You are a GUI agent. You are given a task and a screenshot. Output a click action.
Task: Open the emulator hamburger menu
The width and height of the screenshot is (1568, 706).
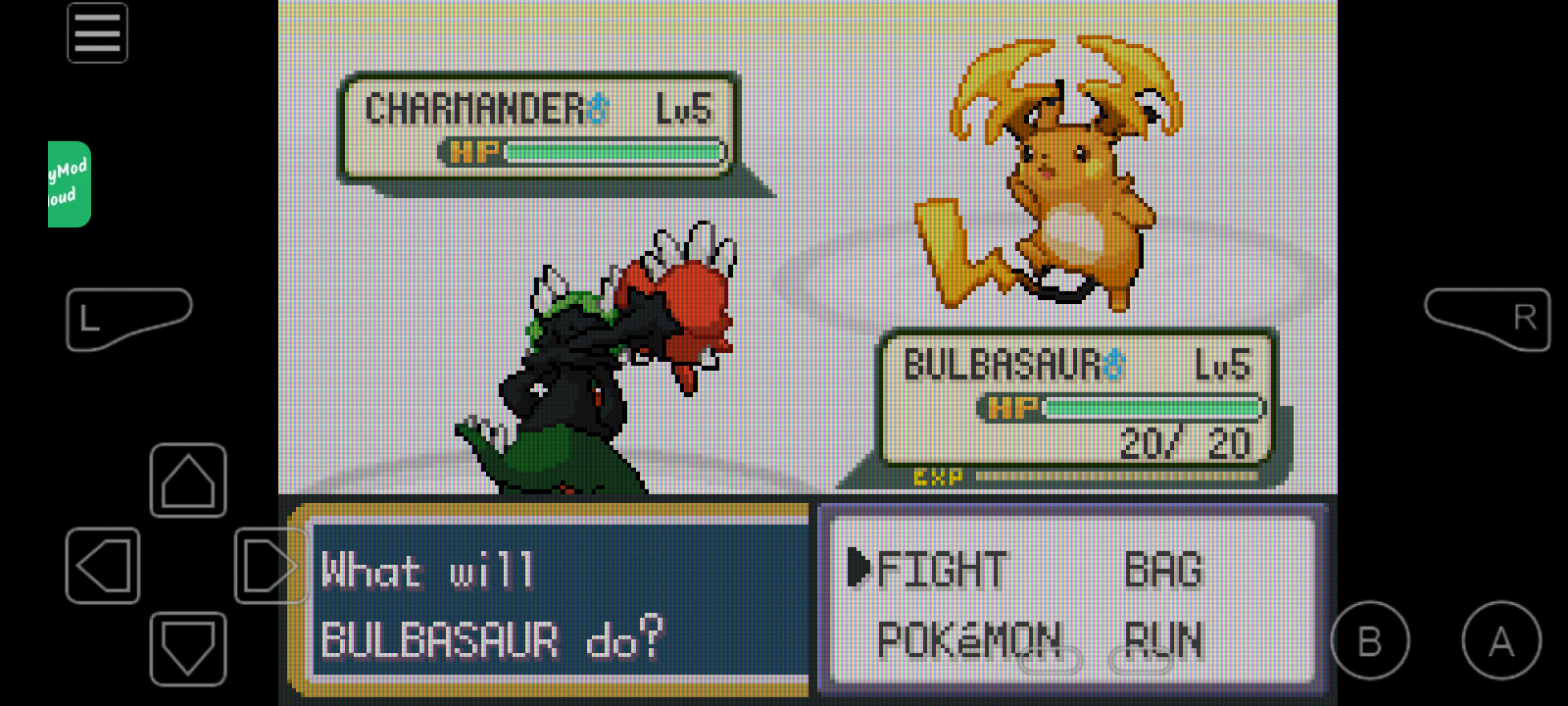(97, 33)
